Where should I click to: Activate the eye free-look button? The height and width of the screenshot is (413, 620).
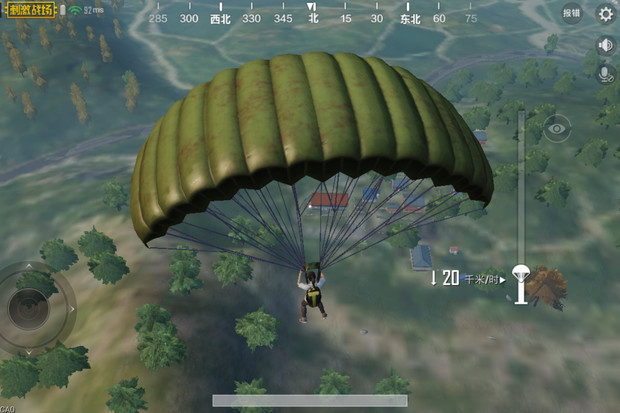[556, 127]
